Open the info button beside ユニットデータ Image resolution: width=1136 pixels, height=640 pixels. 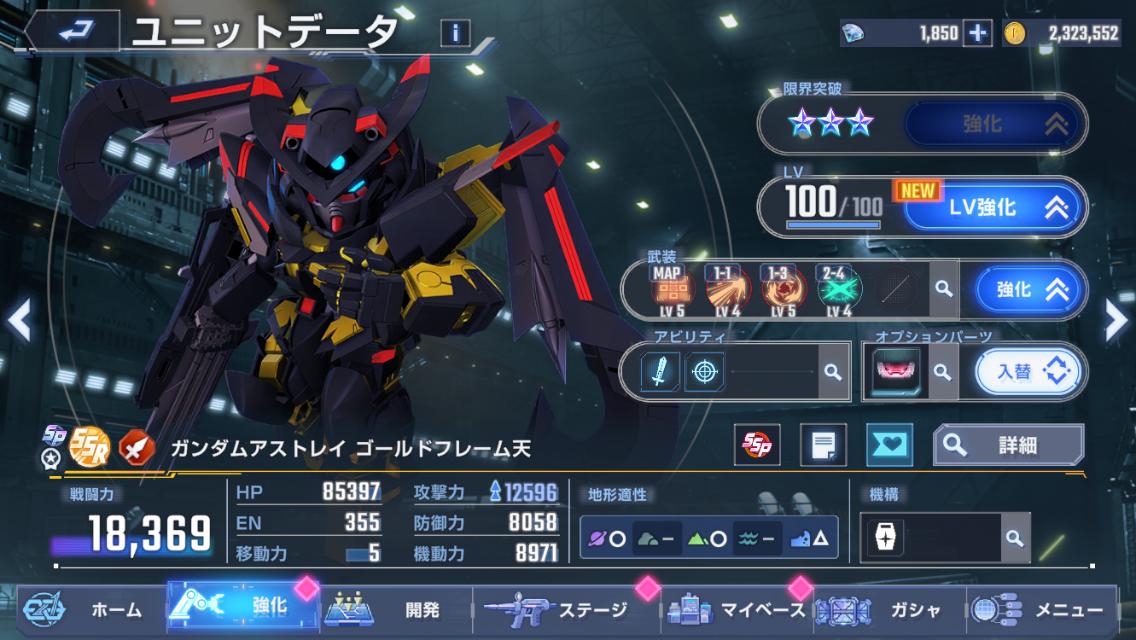pos(455,32)
